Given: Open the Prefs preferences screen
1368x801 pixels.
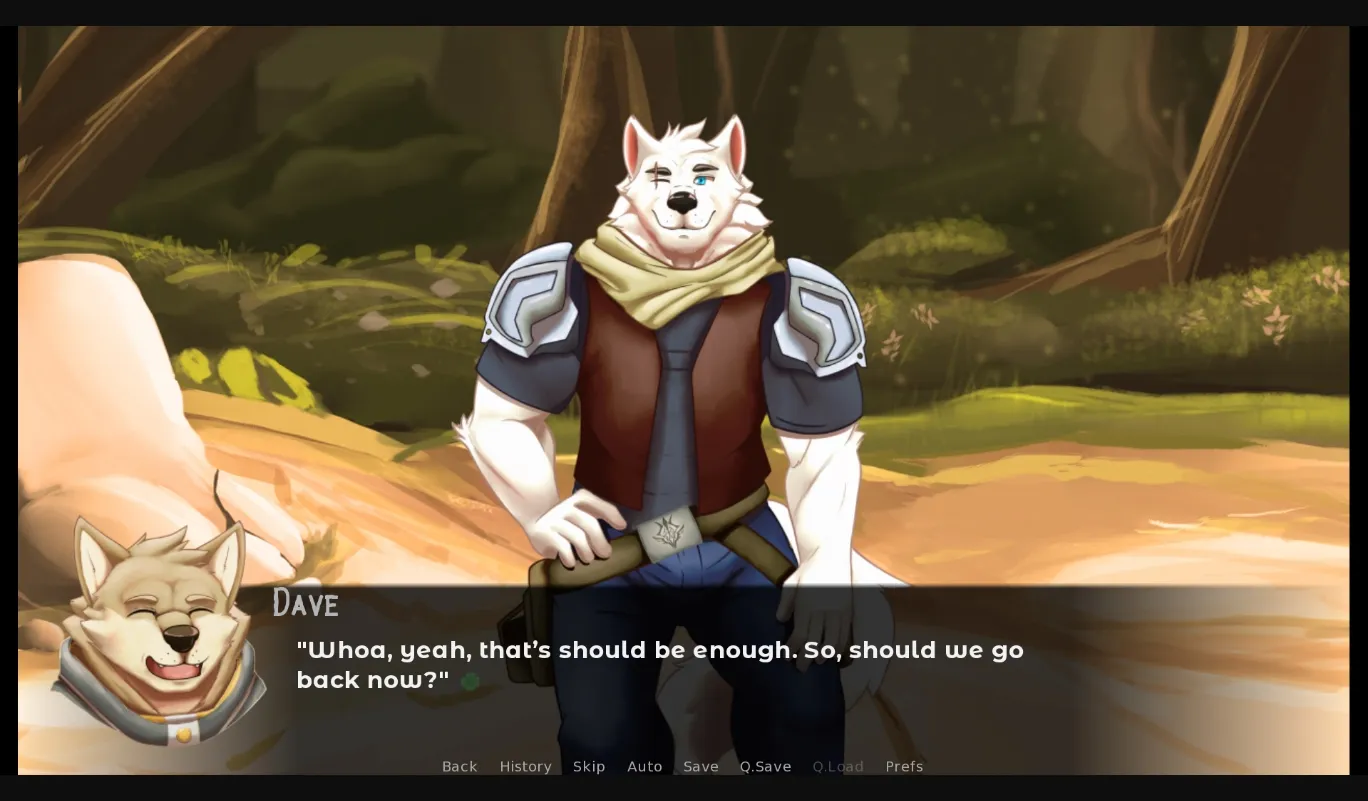Looking at the screenshot, I should [x=904, y=766].
